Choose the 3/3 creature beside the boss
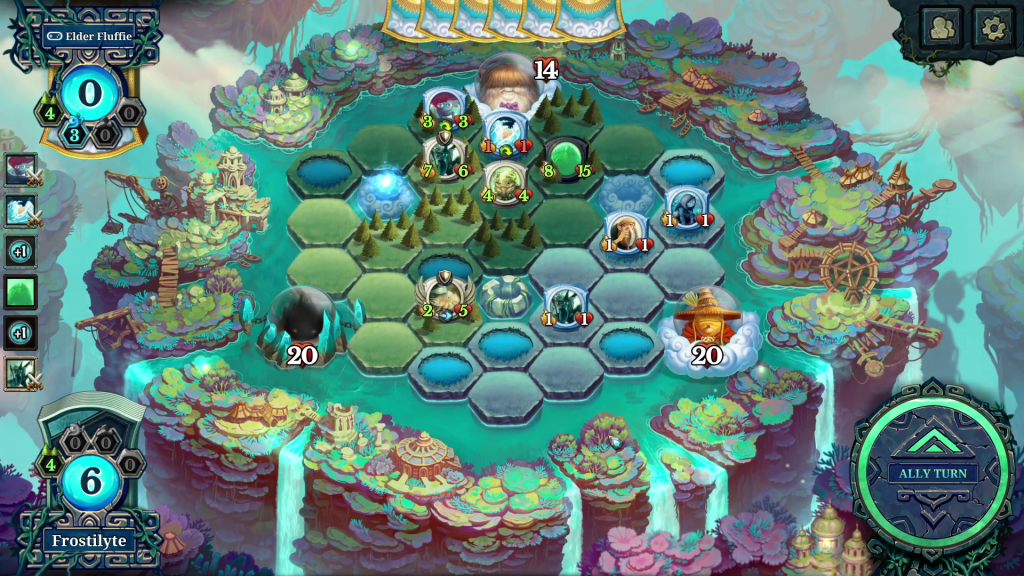This screenshot has width=1024, height=576. tap(444, 108)
